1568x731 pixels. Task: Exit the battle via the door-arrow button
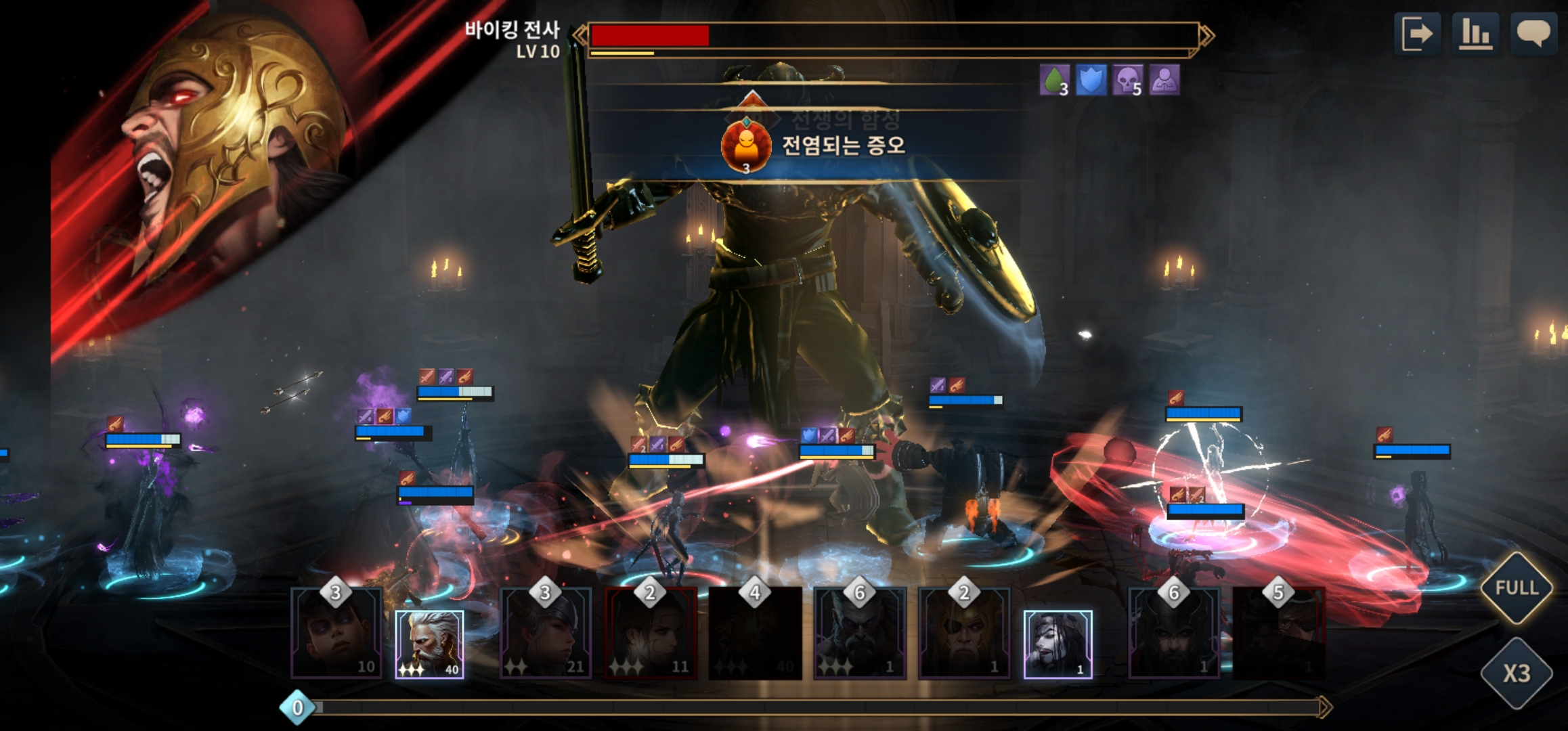tap(1417, 33)
